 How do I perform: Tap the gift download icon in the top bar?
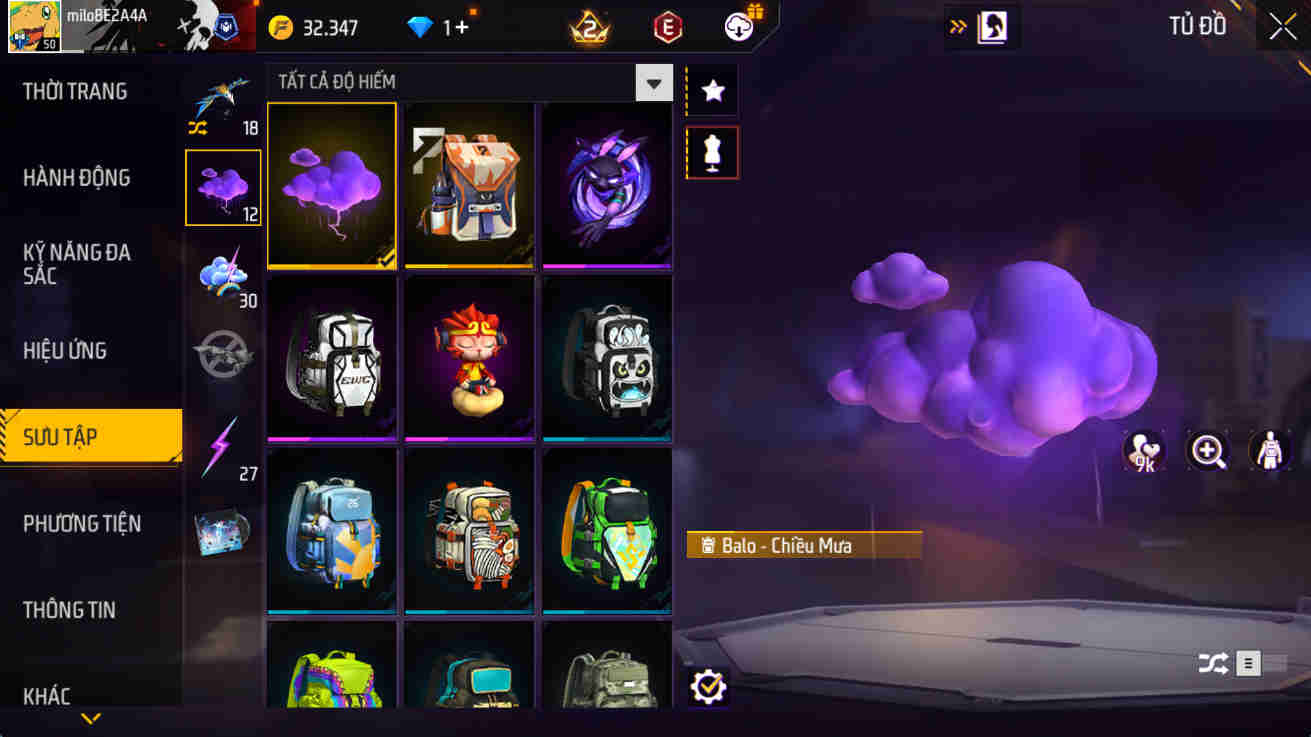point(738,27)
